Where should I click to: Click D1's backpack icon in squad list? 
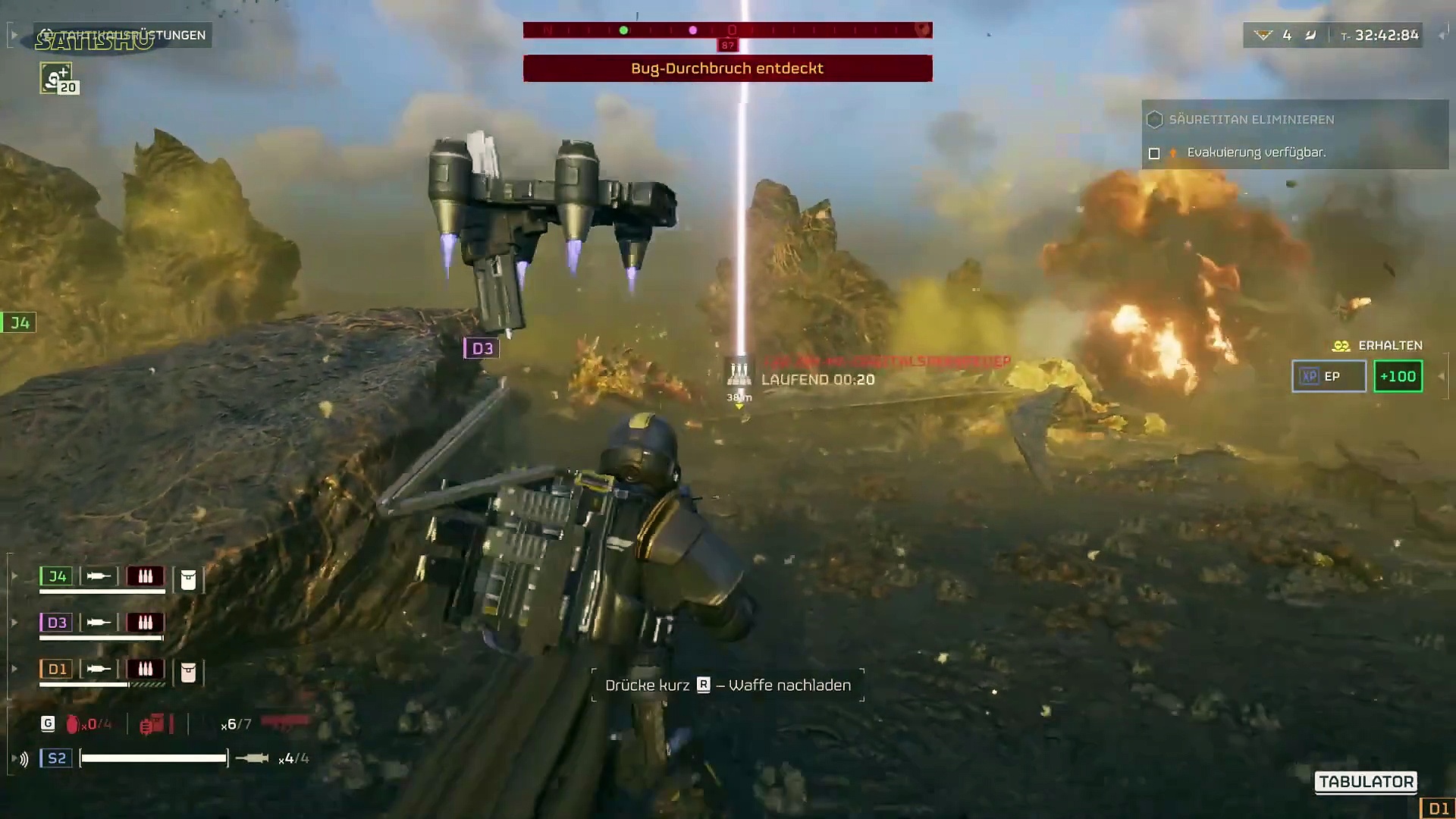pyautogui.click(x=188, y=672)
